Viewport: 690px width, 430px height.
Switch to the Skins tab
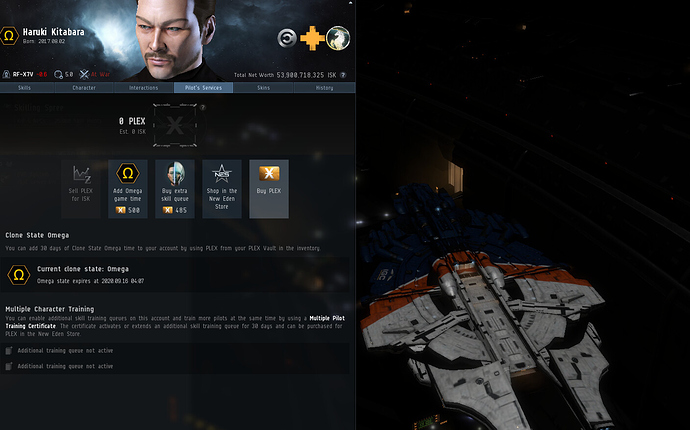click(x=262, y=88)
